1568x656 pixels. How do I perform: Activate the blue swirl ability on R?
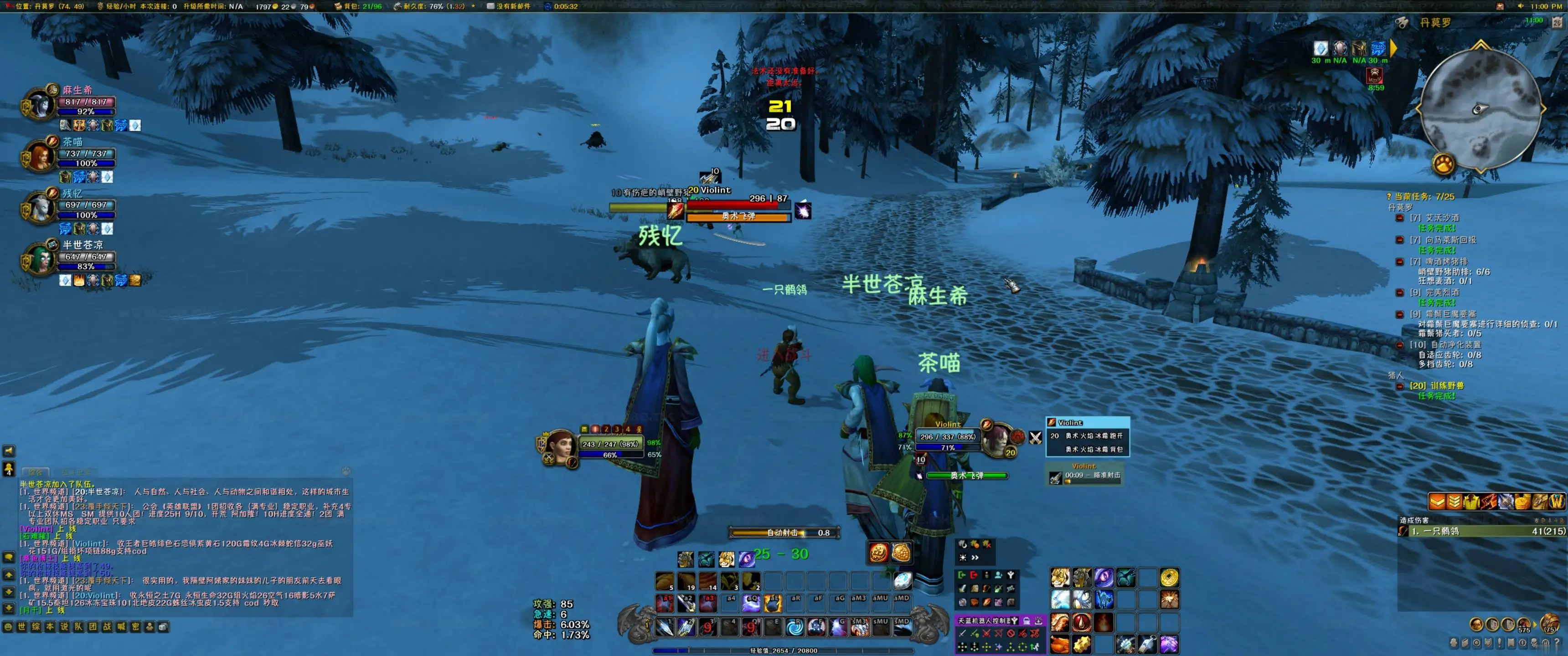[794, 626]
